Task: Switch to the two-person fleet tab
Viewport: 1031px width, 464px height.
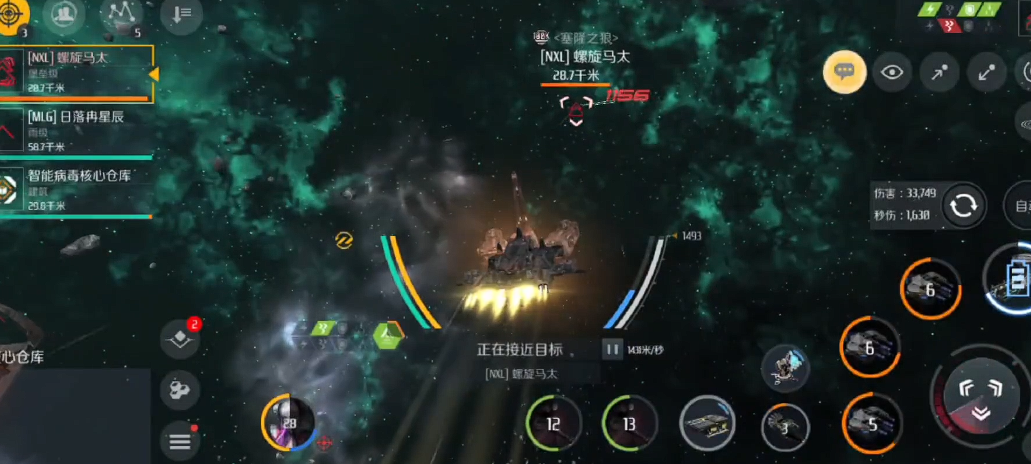Action: tap(65, 13)
